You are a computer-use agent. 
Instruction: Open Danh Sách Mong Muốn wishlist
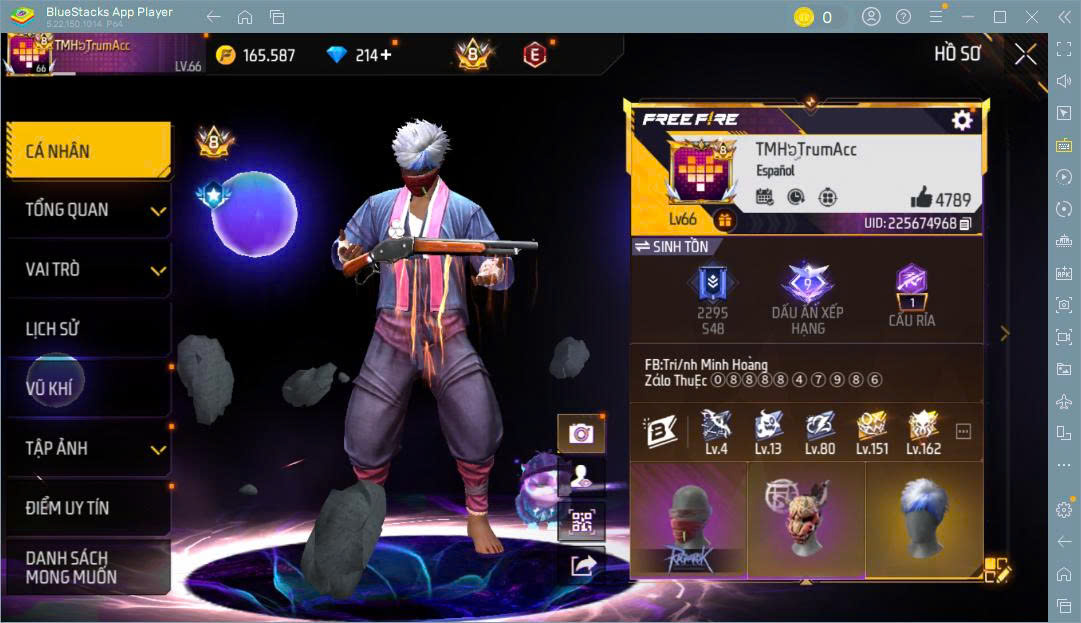coord(88,567)
